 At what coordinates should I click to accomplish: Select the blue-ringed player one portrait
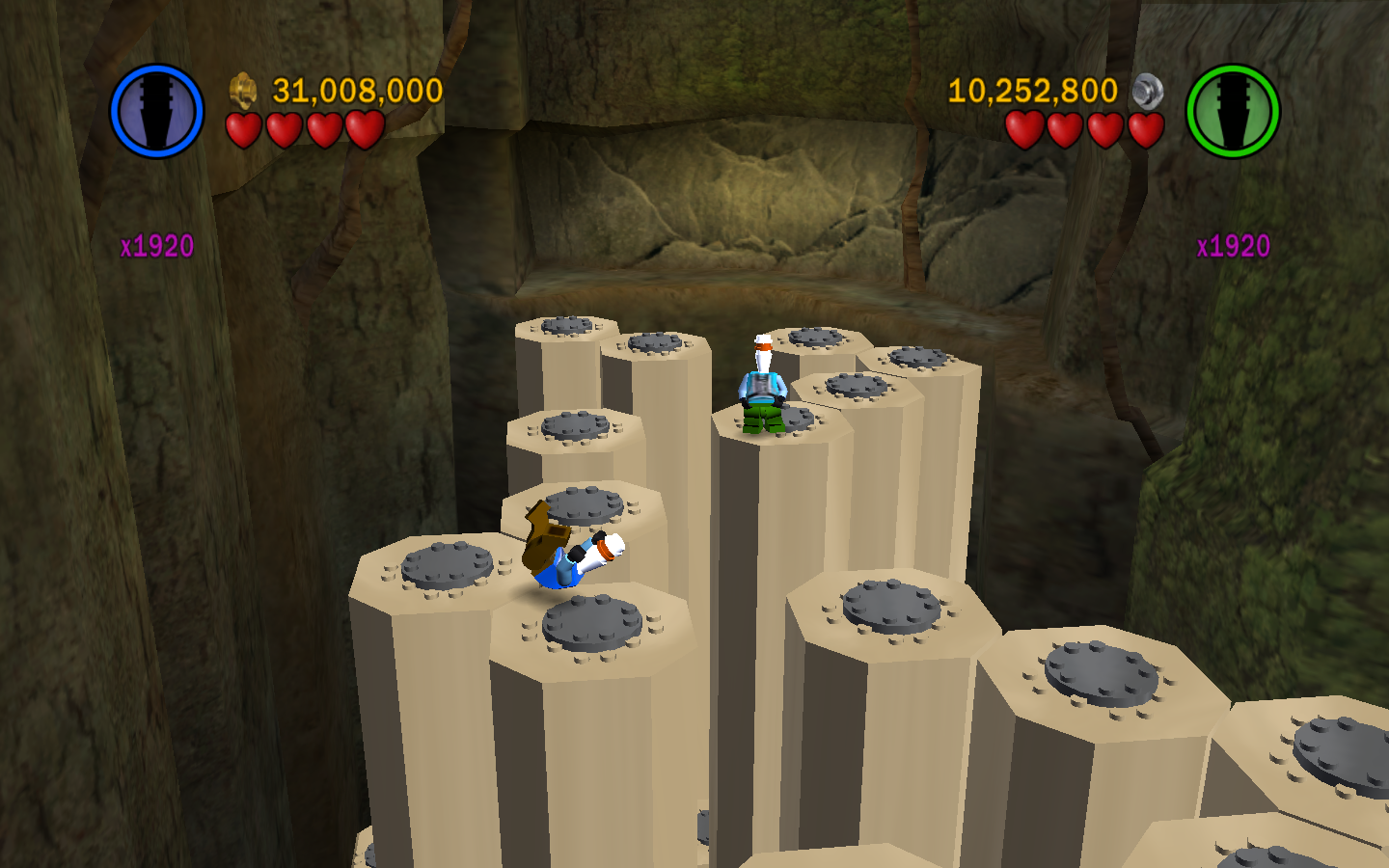[x=156, y=111]
